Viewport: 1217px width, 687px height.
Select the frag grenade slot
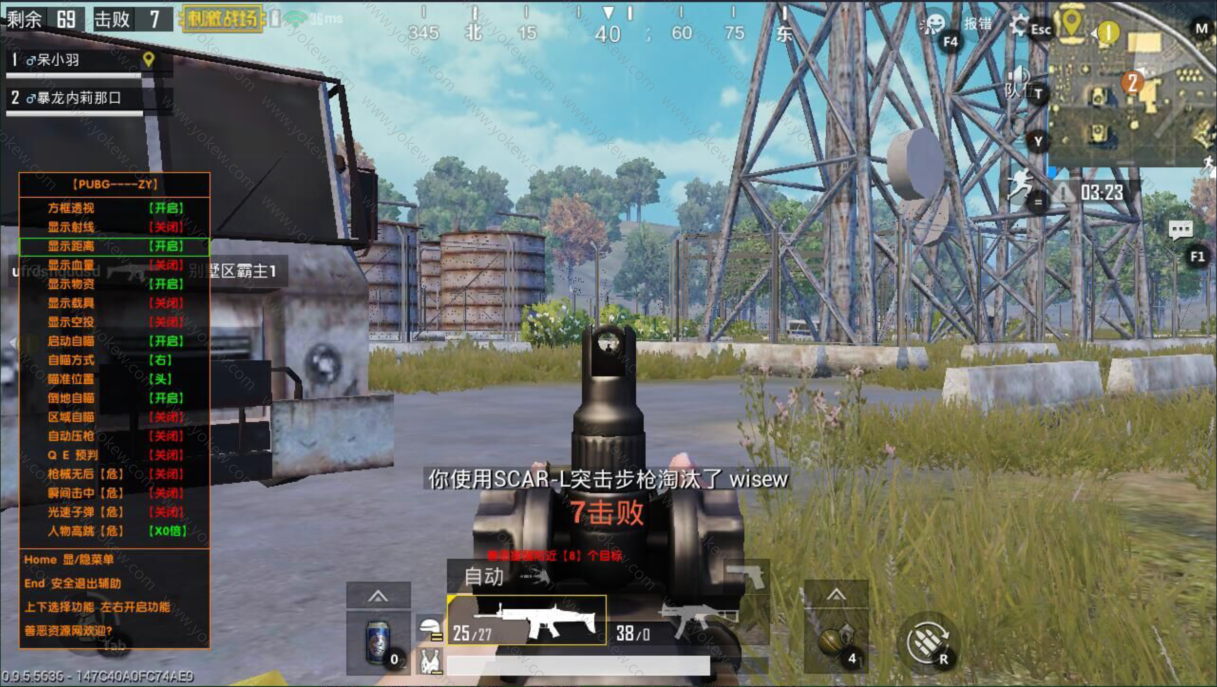pyautogui.click(x=835, y=640)
